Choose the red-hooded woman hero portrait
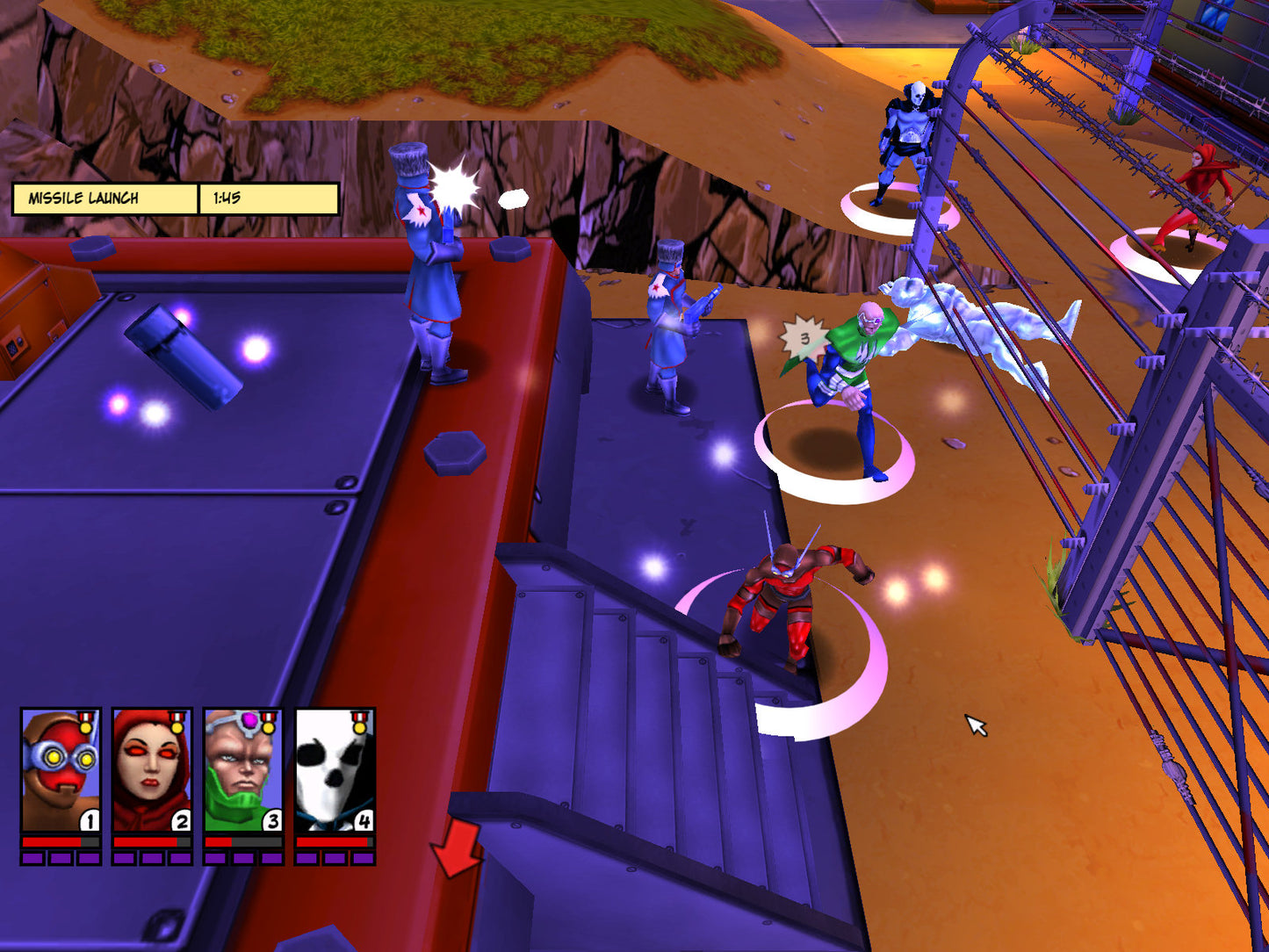Screen dimensions: 1269x952 click(152, 770)
